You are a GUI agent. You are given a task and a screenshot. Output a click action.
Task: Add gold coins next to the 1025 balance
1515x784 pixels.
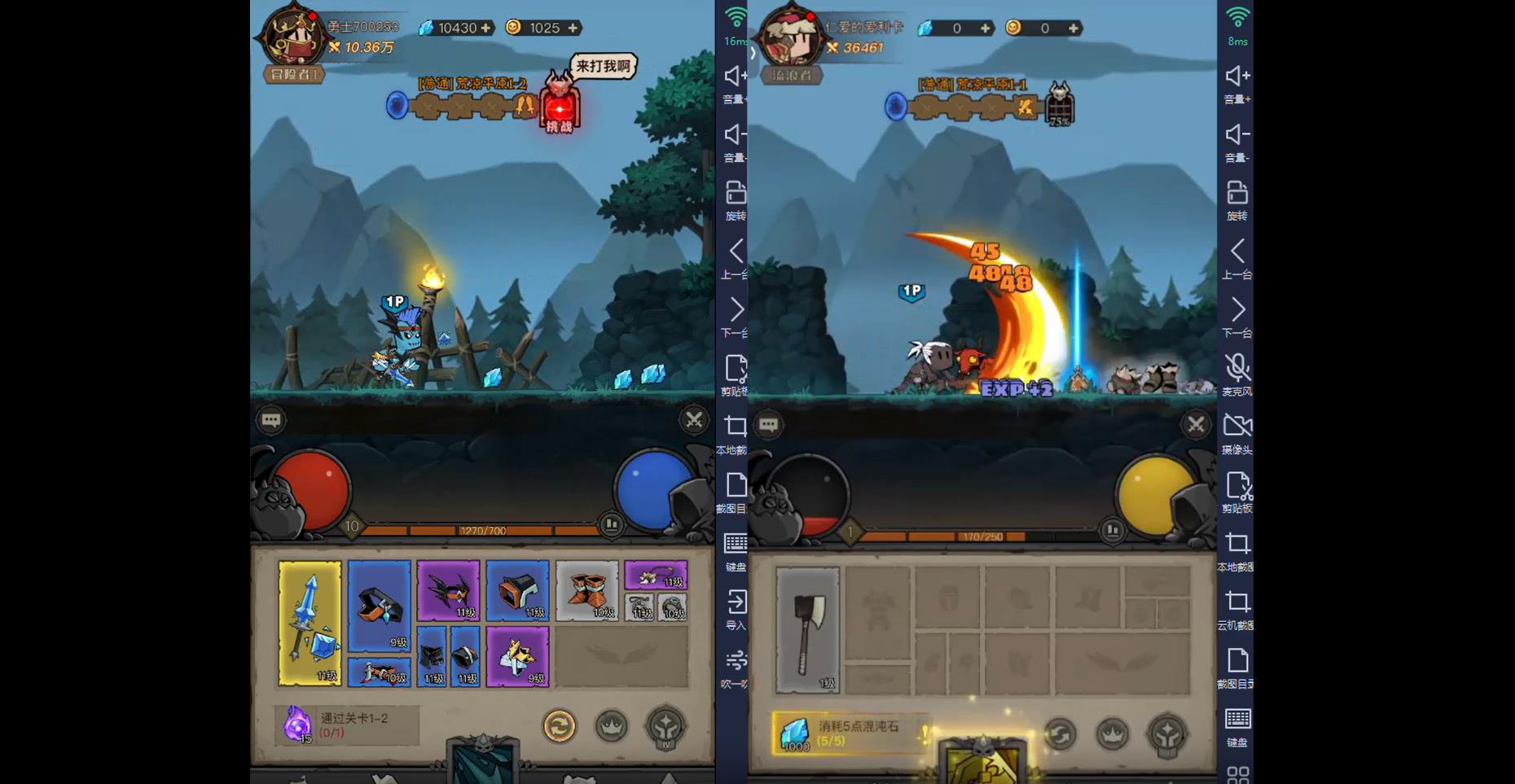(573, 28)
